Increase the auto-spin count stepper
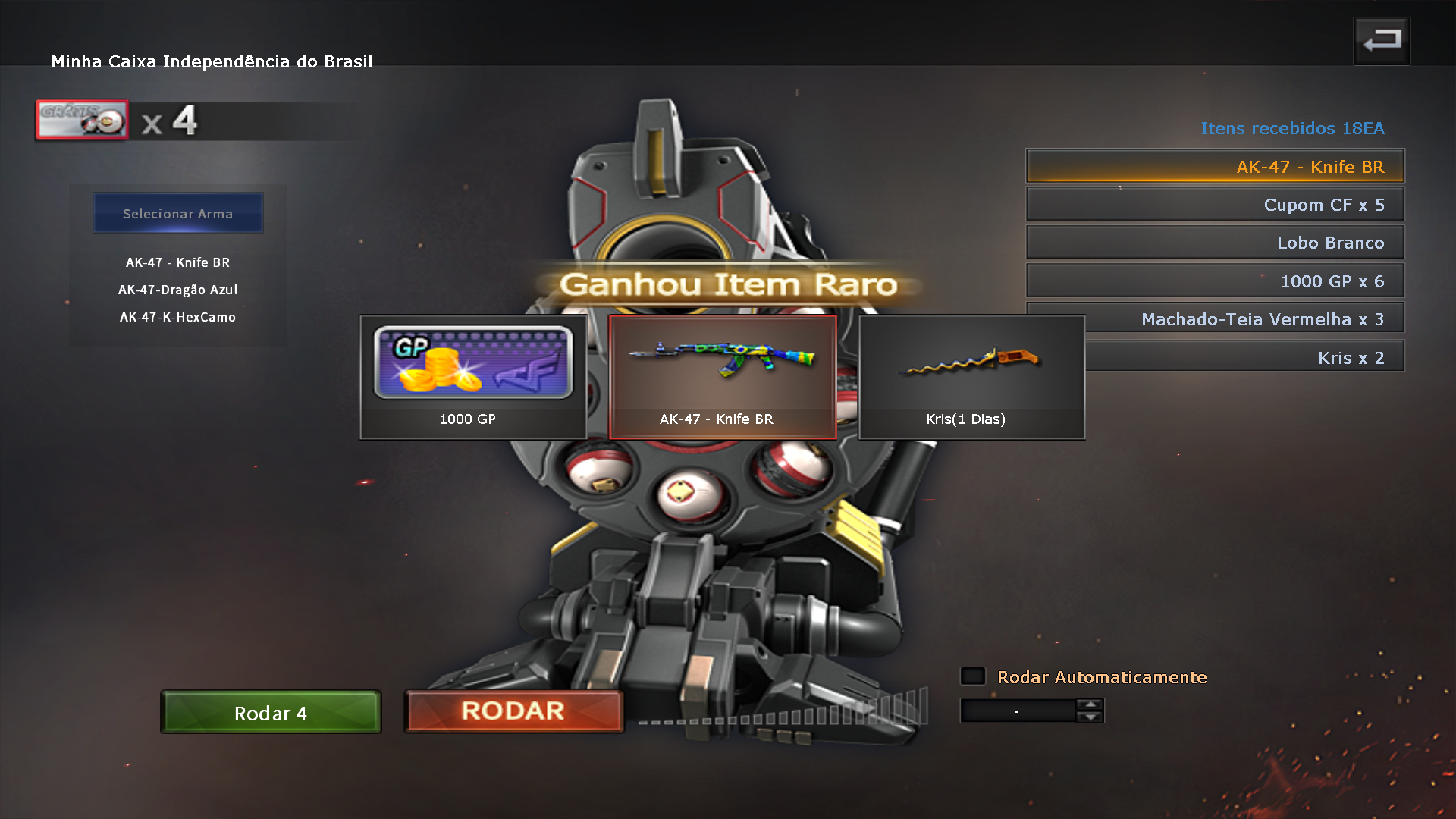Image resolution: width=1456 pixels, height=819 pixels. [1090, 704]
